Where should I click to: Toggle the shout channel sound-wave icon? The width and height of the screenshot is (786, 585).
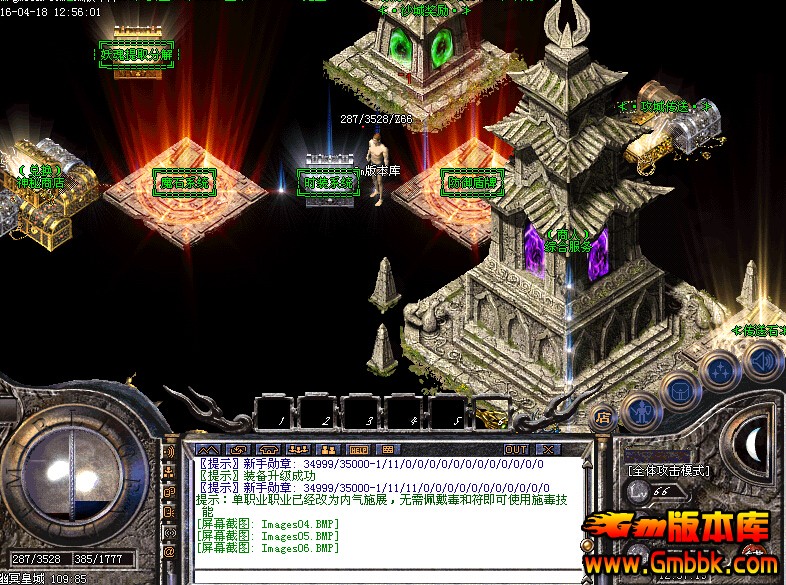point(169,452)
